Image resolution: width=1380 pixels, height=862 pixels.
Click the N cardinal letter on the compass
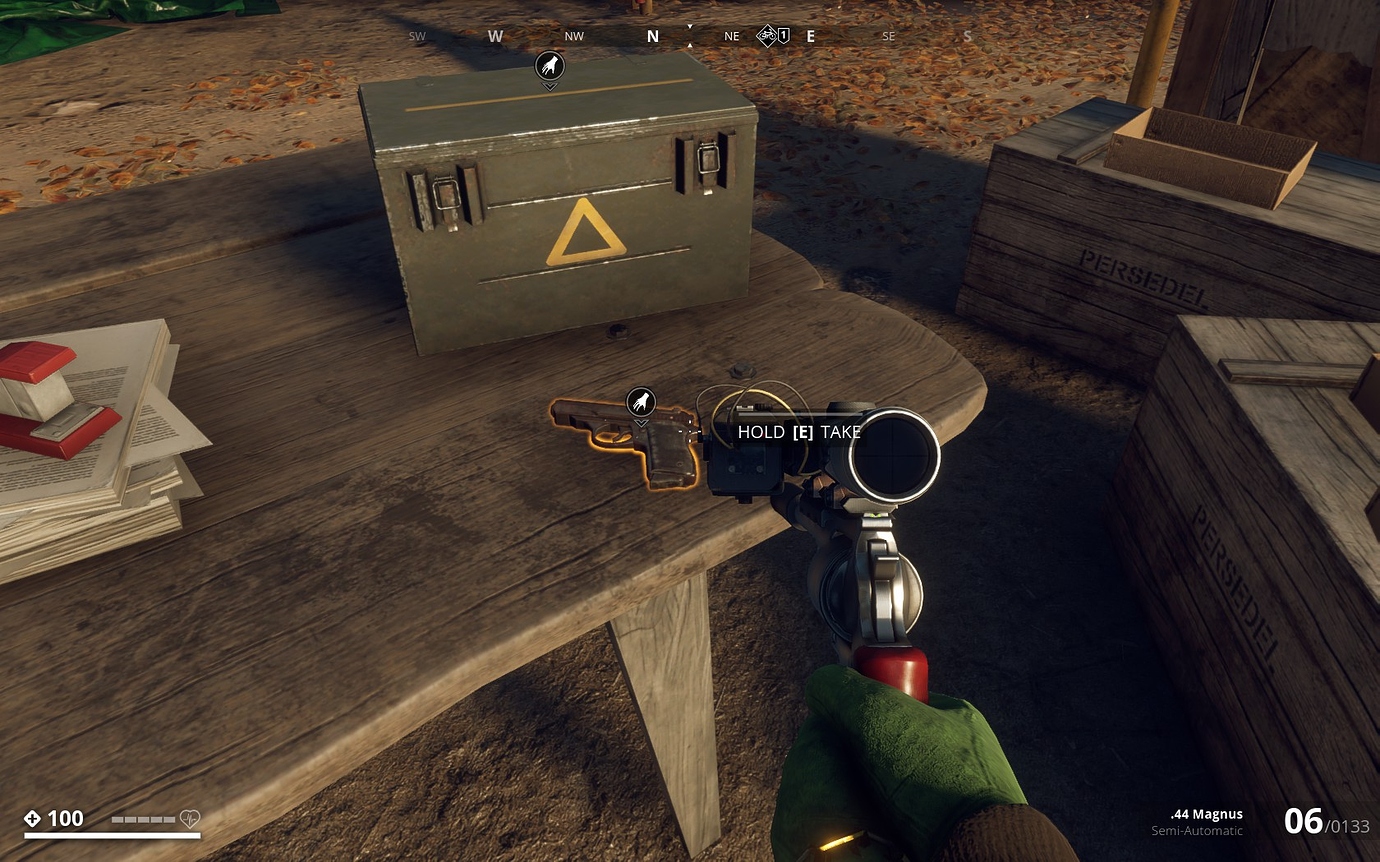[x=651, y=36]
